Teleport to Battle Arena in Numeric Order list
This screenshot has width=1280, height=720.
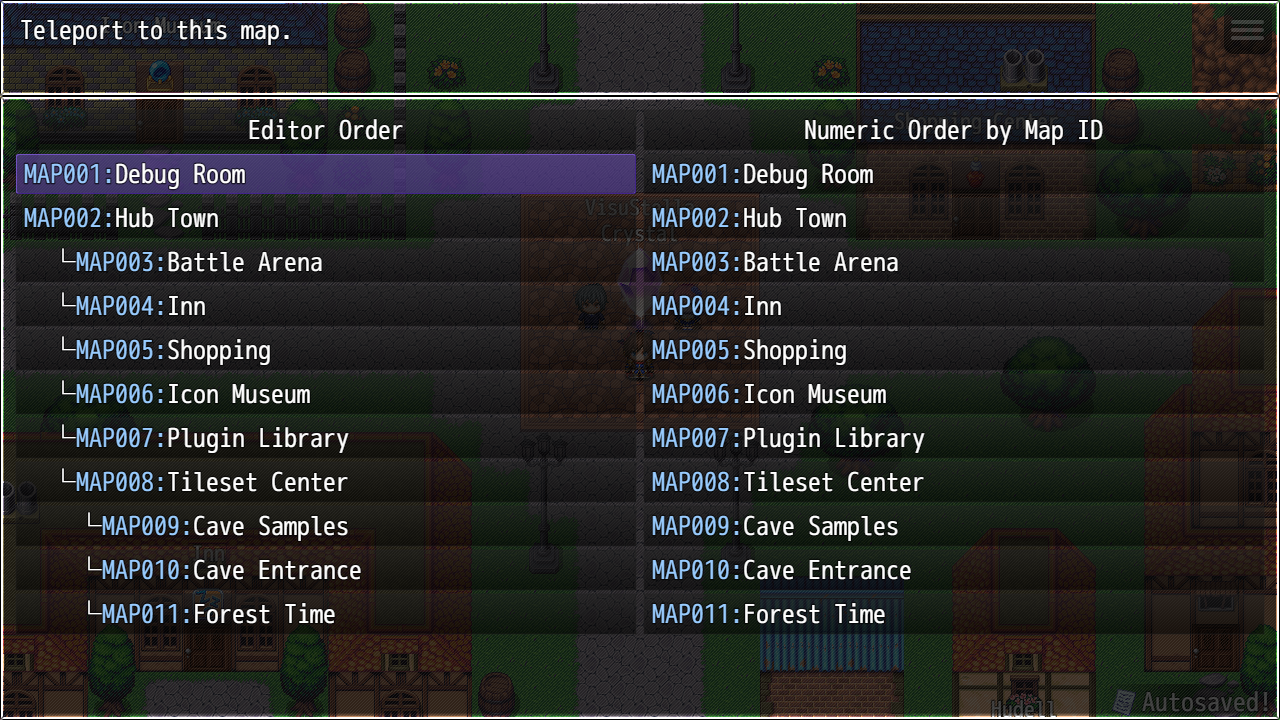coord(954,263)
